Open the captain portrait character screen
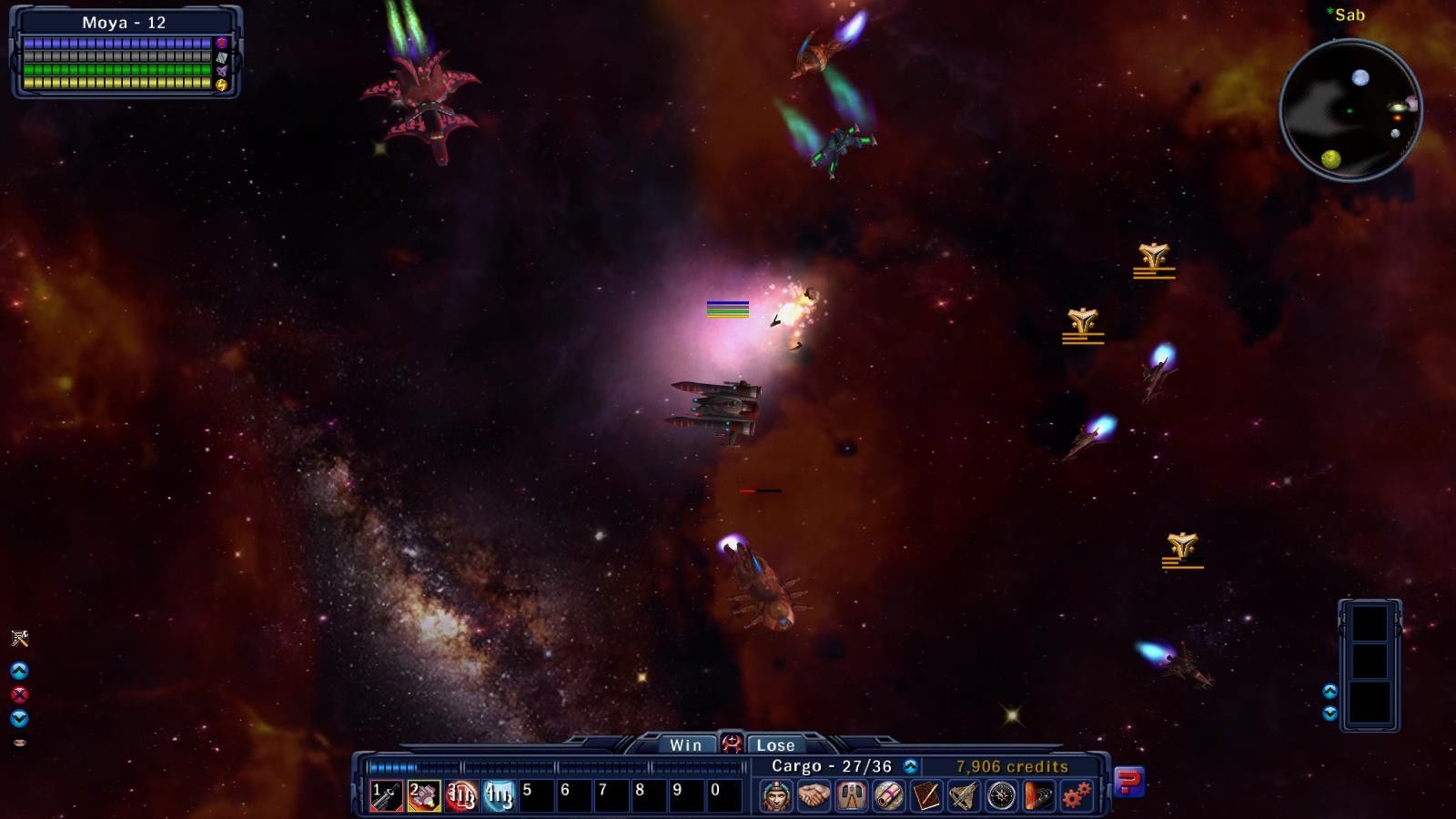 (x=776, y=796)
